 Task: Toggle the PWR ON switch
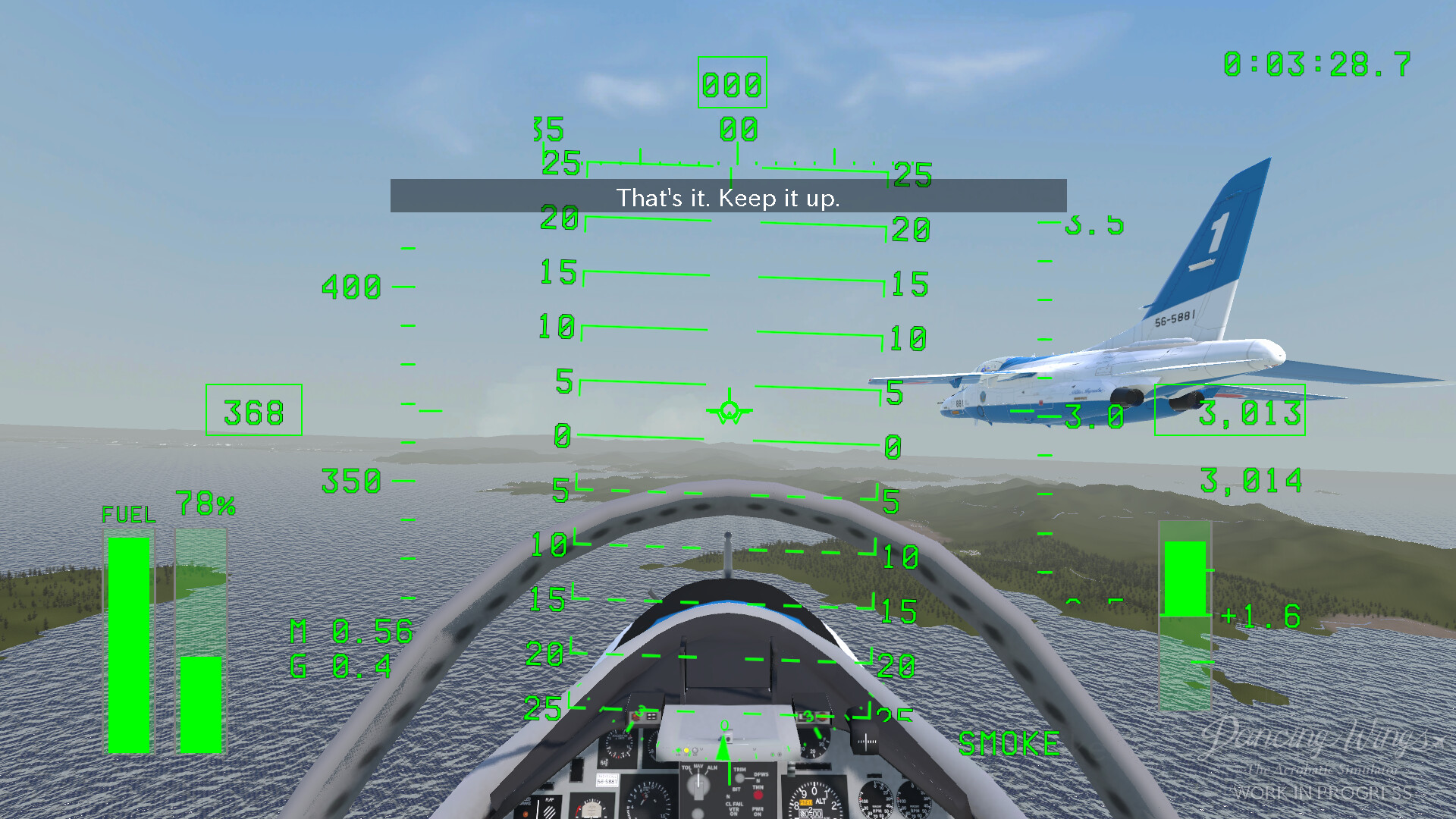tap(757, 811)
